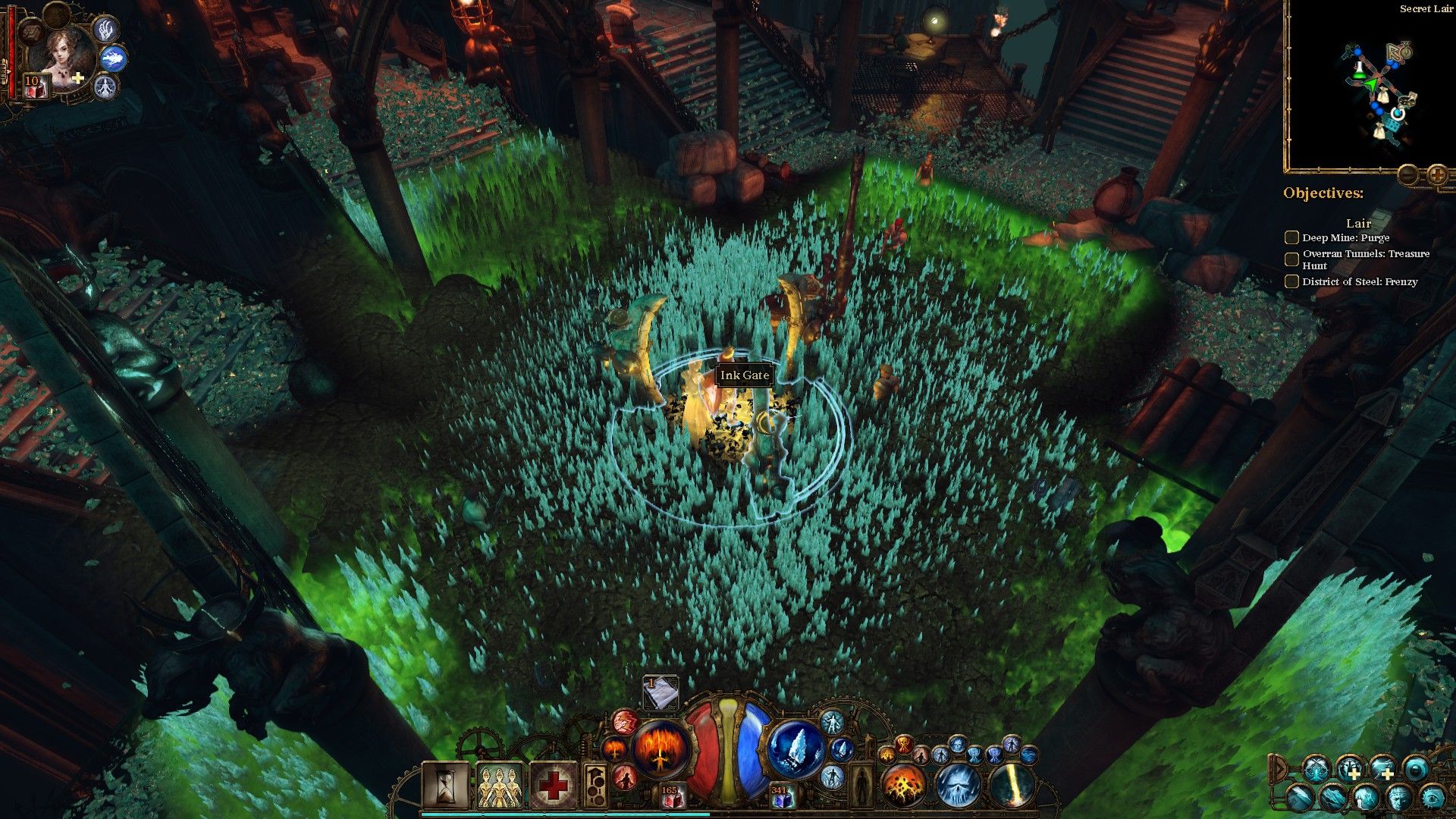Activate the red cross heal button
The height and width of the screenshot is (819, 1456).
click(x=553, y=784)
